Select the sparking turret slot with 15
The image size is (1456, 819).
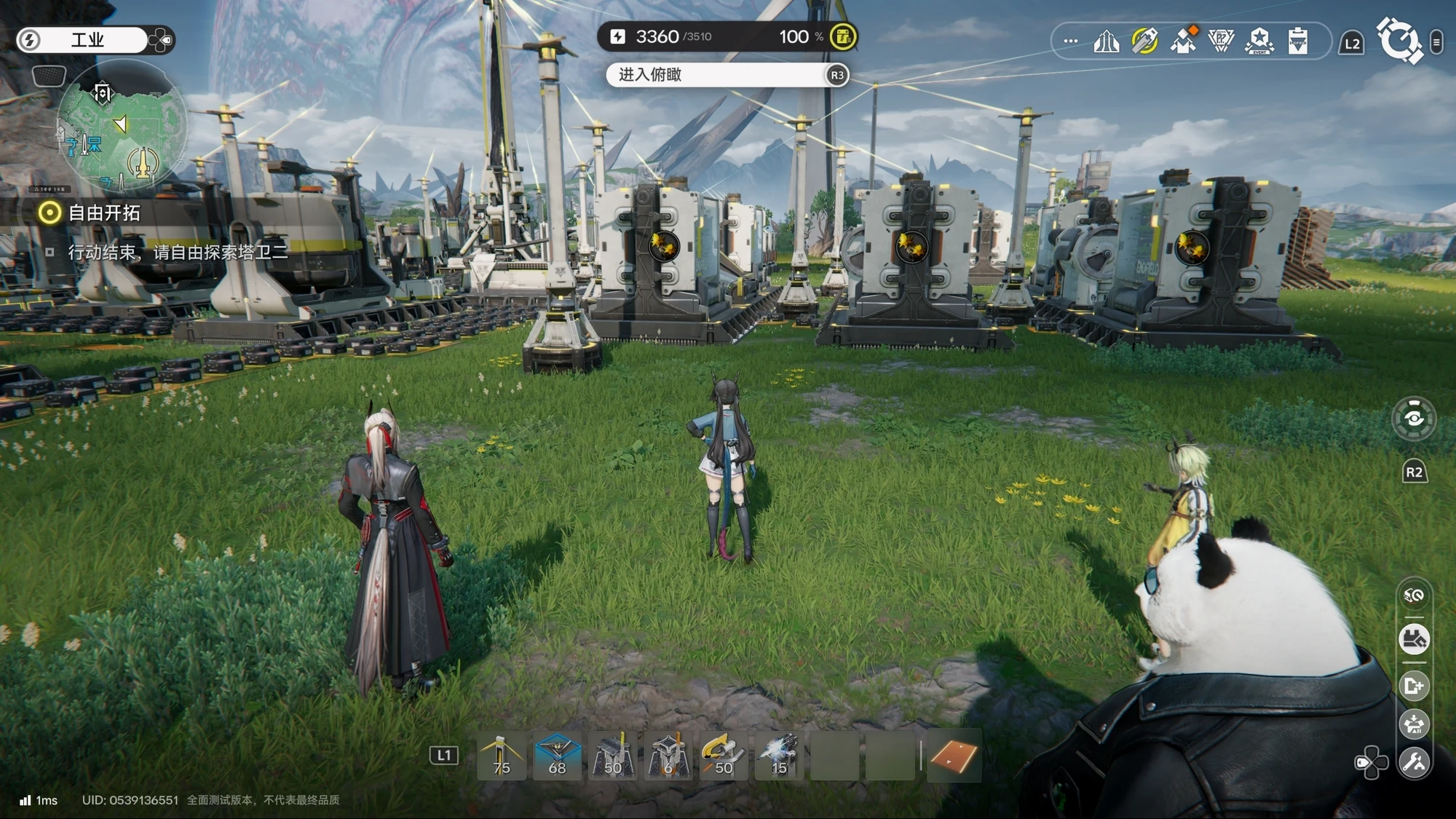click(x=779, y=756)
